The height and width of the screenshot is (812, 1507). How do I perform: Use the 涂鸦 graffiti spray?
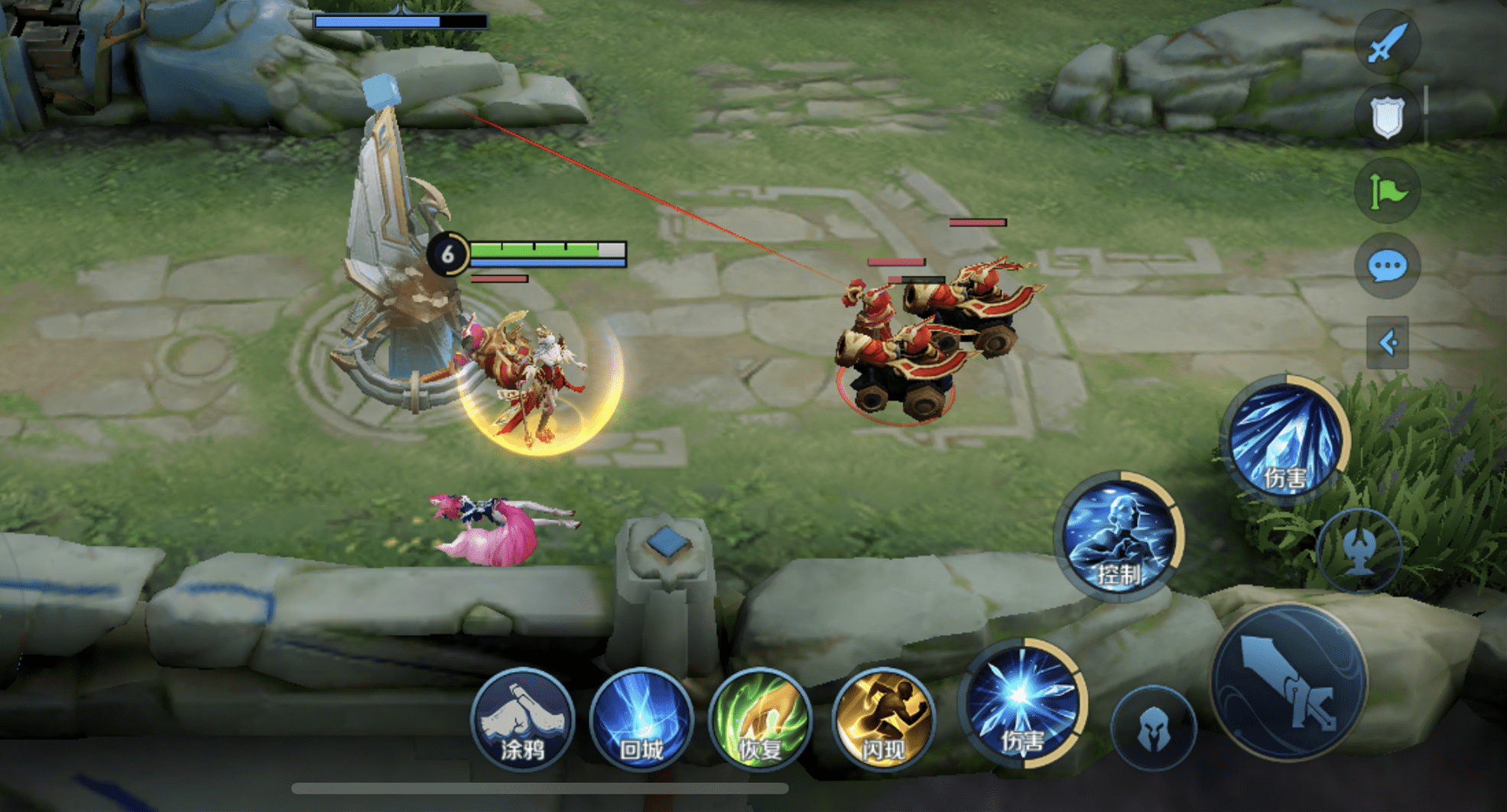tap(522, 719)
